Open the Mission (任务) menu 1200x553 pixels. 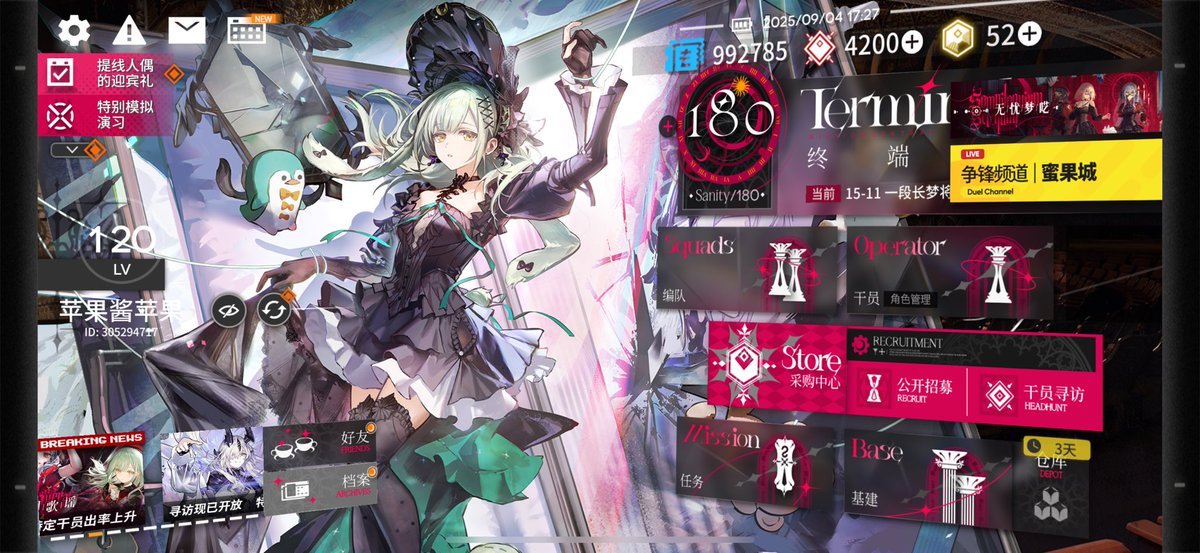click(x=756, y=465)
